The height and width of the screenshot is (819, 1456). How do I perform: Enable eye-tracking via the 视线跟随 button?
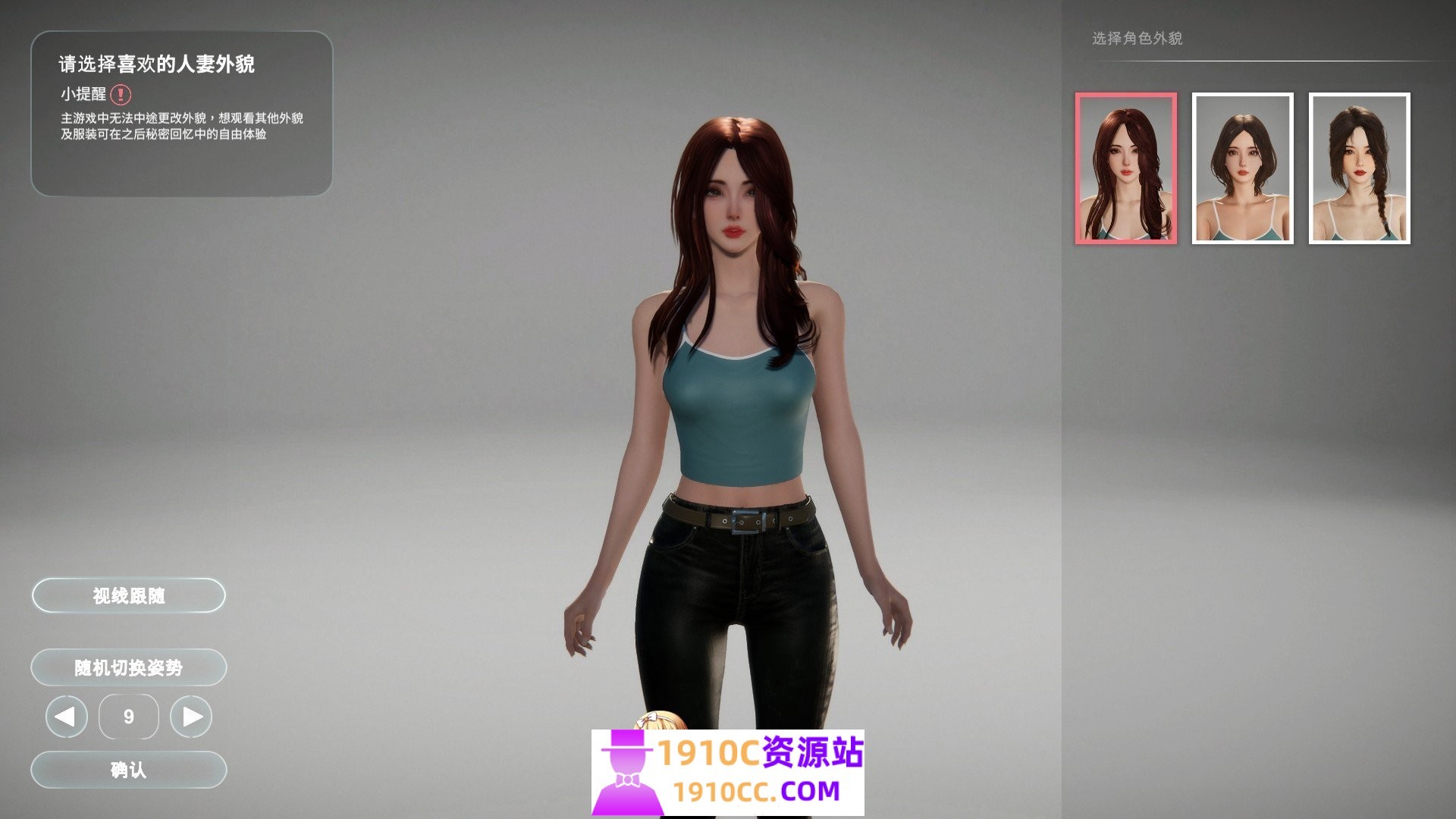(127, 595)
